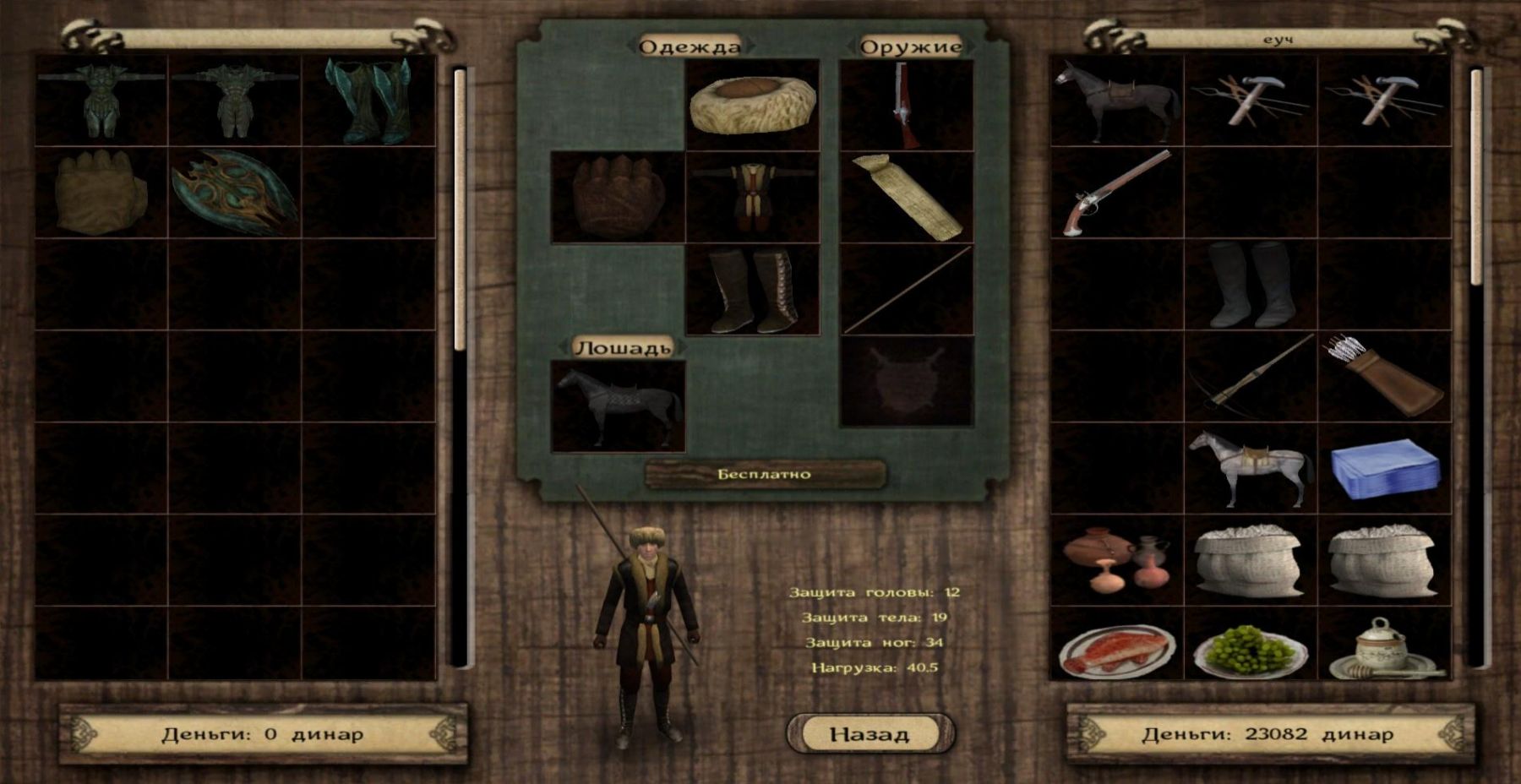Select the dark boots in right inventory
The image size is (1521, 784).
click(1251, 285)
